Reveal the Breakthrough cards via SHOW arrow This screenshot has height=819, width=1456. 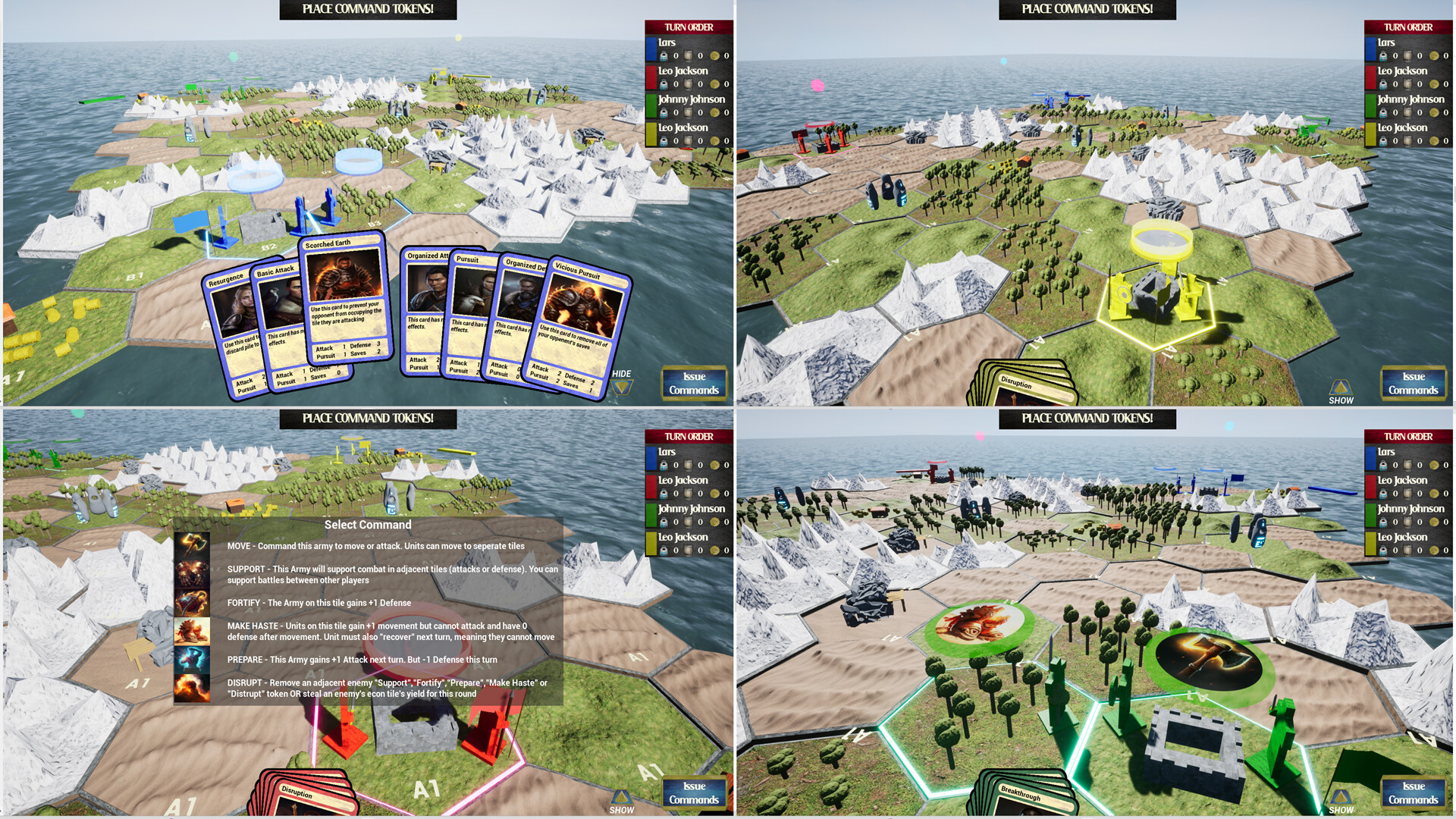1342,796
